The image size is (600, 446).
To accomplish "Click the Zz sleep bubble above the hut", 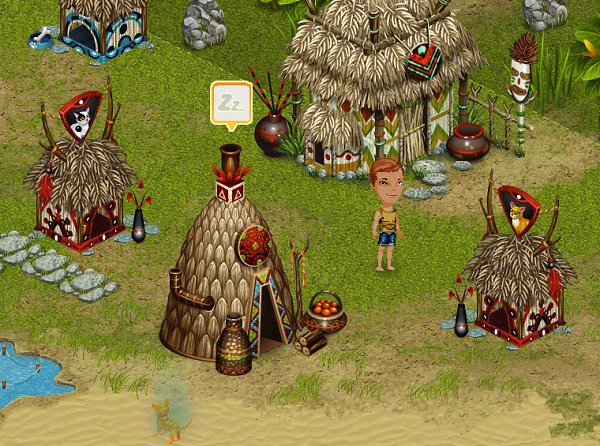I will click(x=231, y=103).
